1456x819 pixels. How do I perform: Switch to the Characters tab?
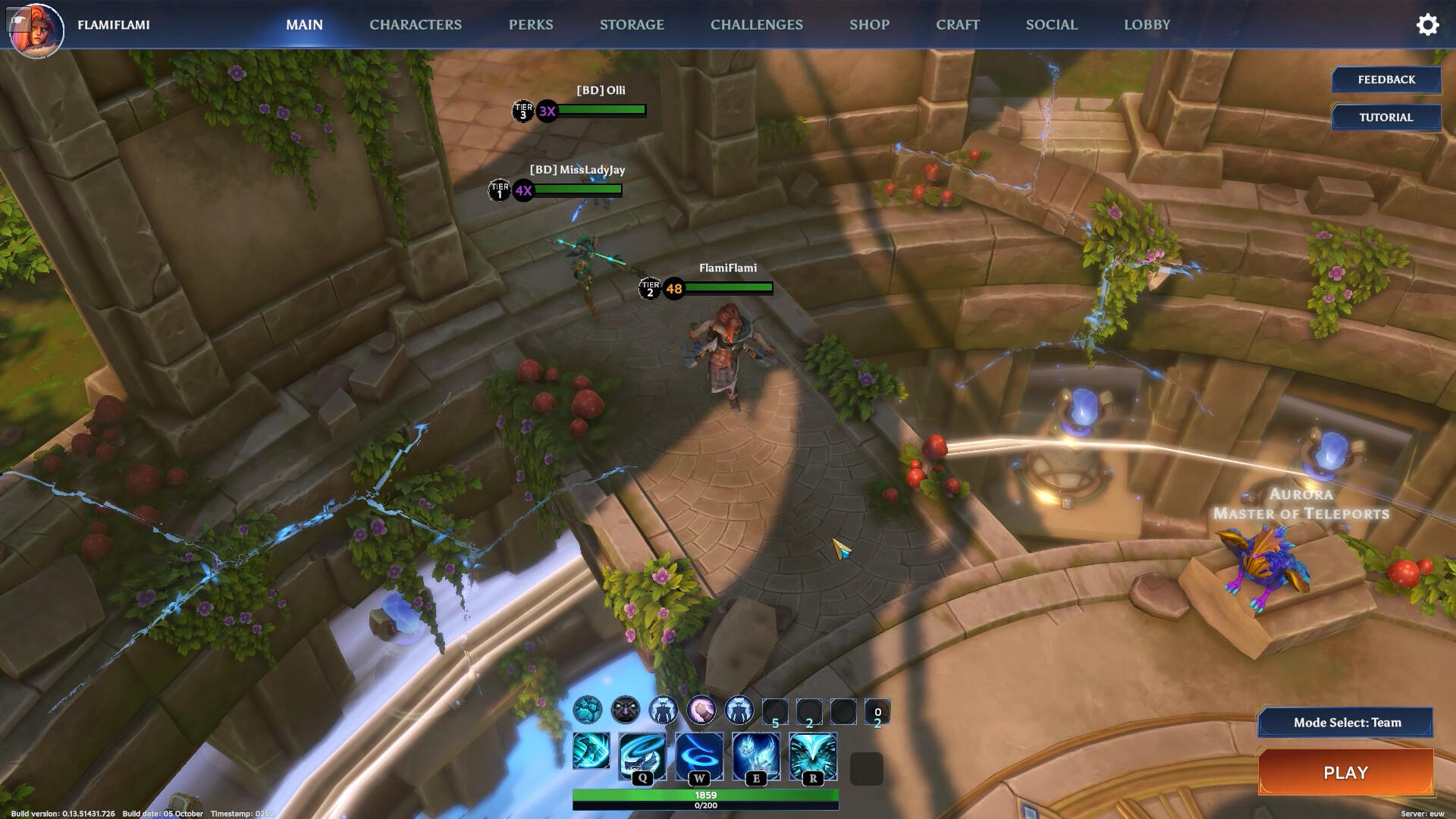tap(415, 24)
